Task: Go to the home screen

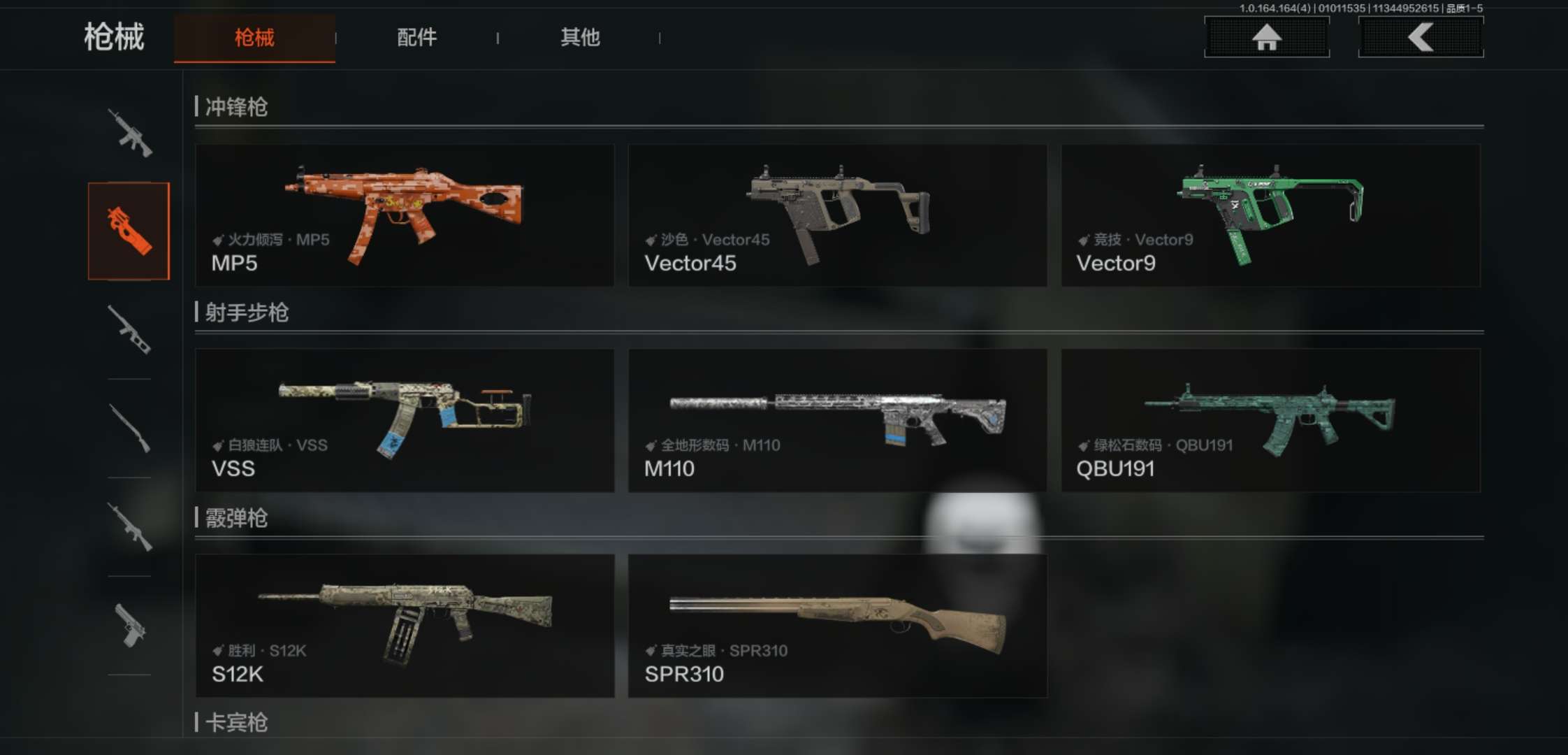Action: 1266,37
